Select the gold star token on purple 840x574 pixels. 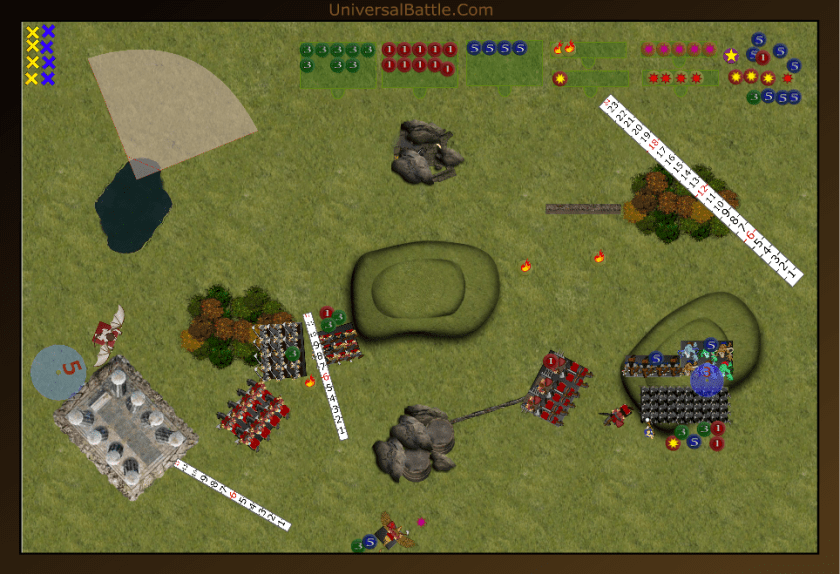[x=731, y=56]
